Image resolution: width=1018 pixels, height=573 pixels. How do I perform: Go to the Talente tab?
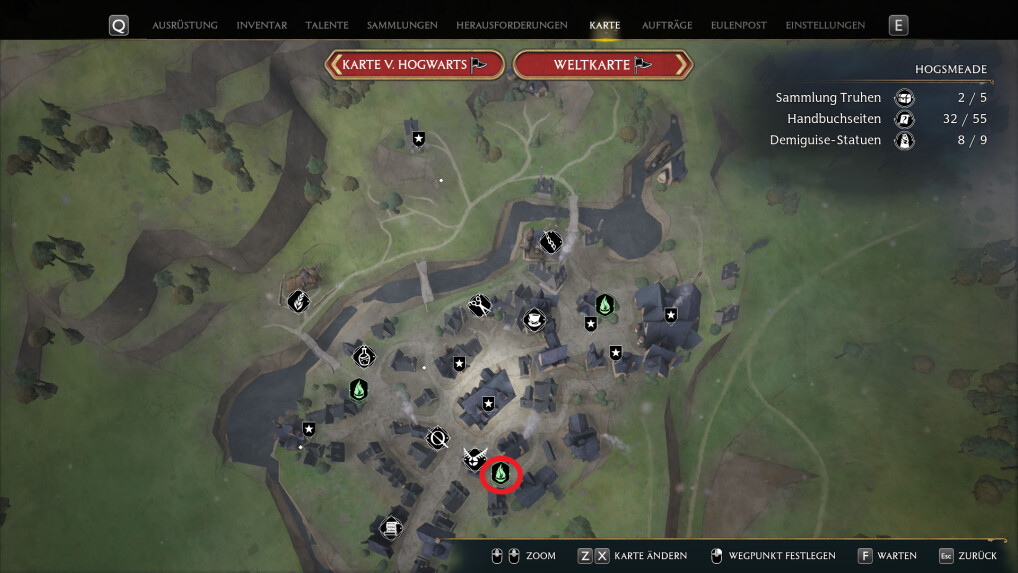pos(327,25)
